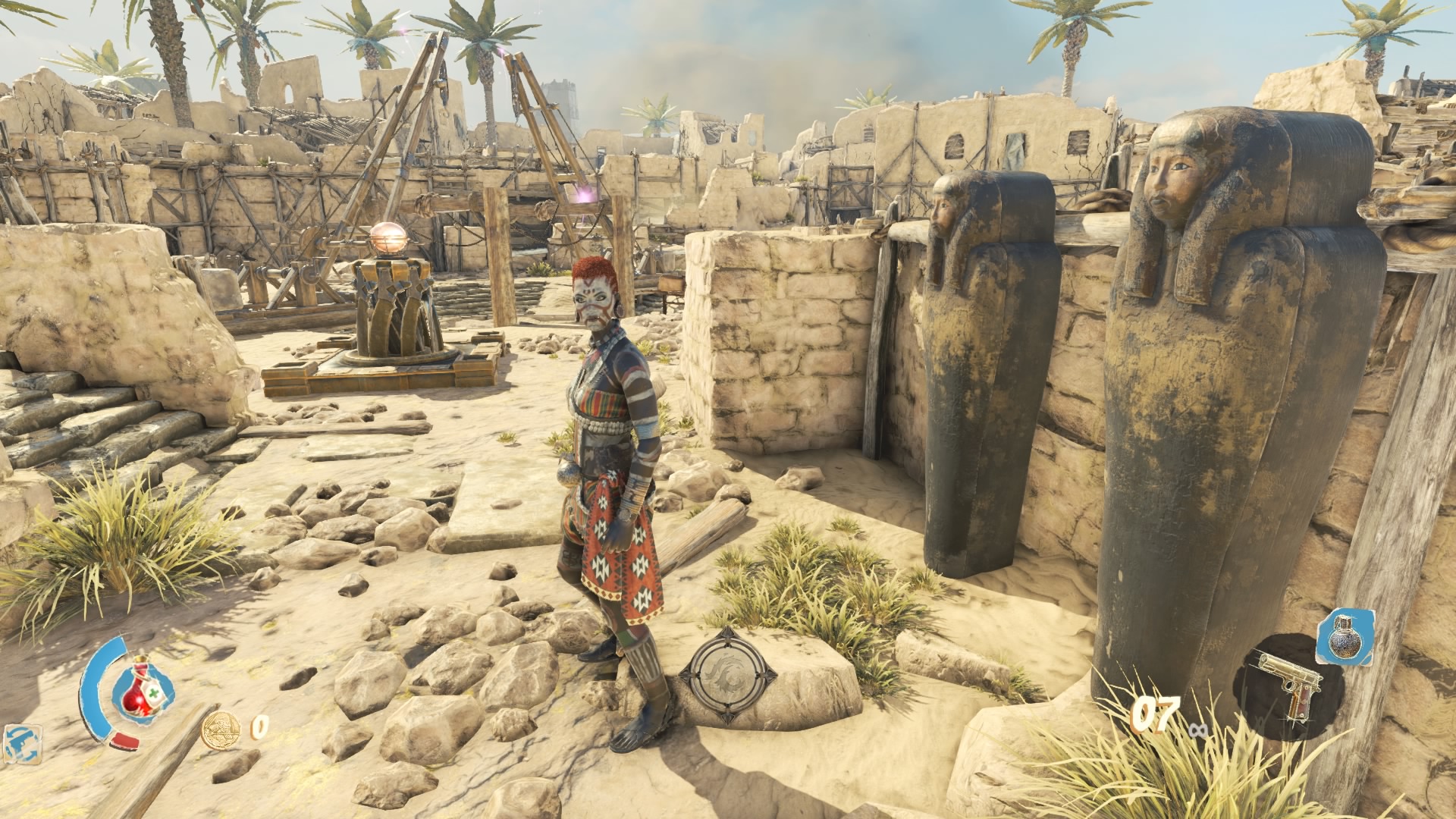This screenshot has width=1456, height=819.
Task: Choose the grenade item icon
Action: [1345, 635]
